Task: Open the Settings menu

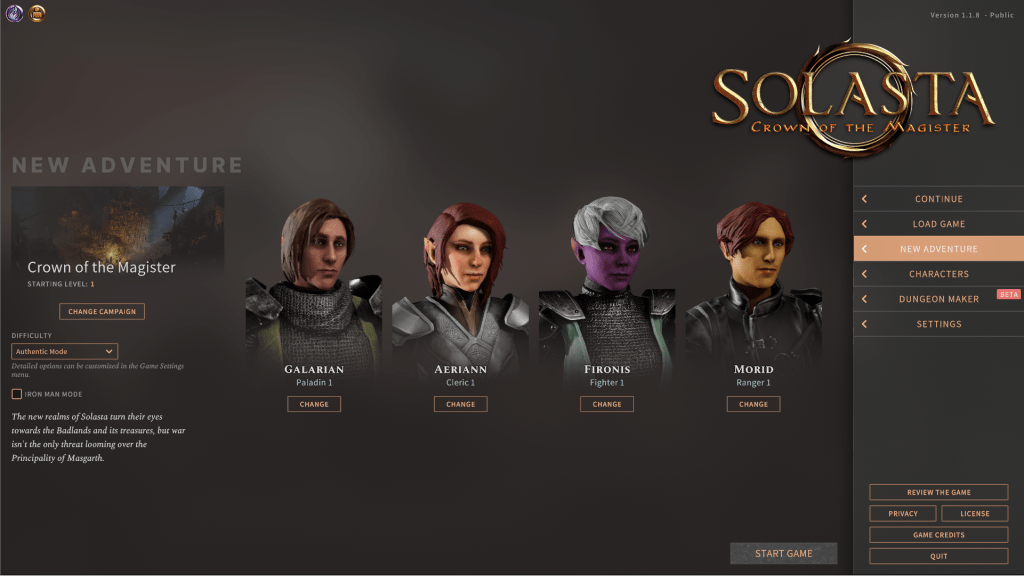Action: (938, 324)
